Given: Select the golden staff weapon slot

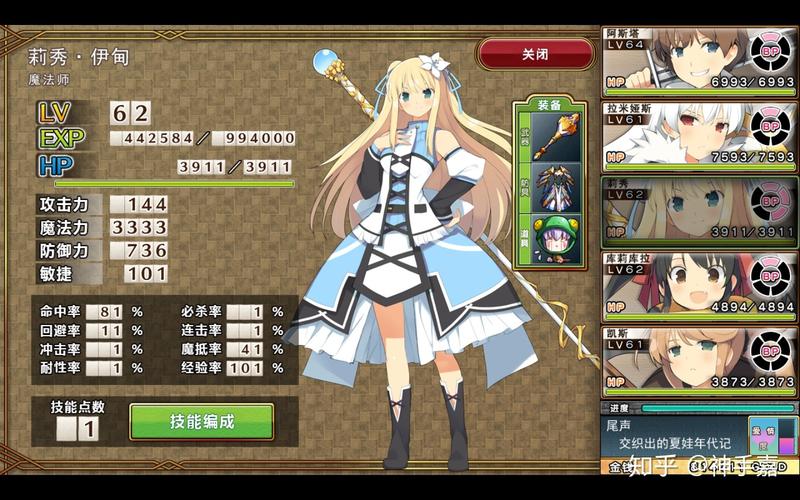Looking at the screenshot, I should tap(550, 137).
